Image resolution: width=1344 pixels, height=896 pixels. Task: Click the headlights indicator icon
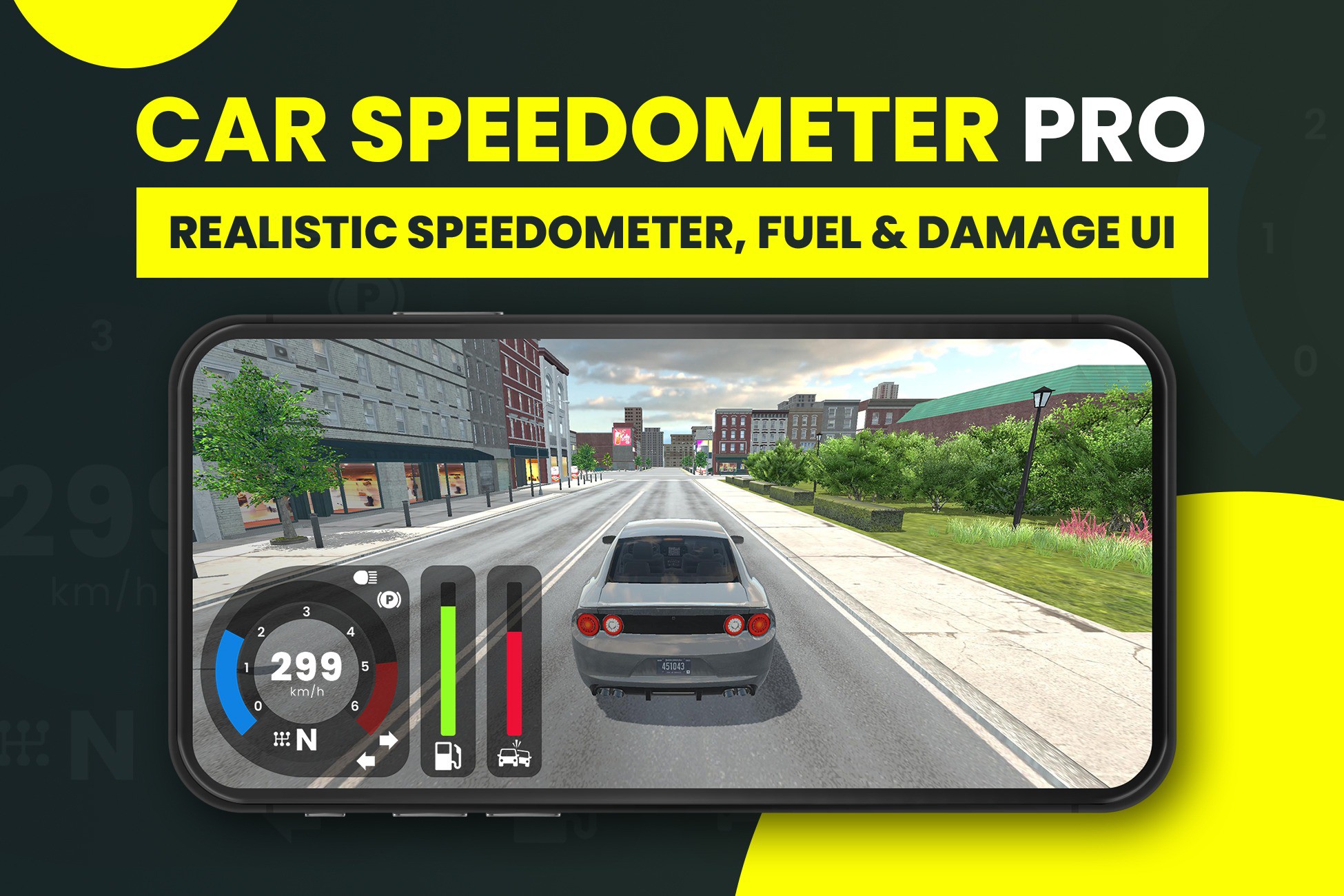365,577
